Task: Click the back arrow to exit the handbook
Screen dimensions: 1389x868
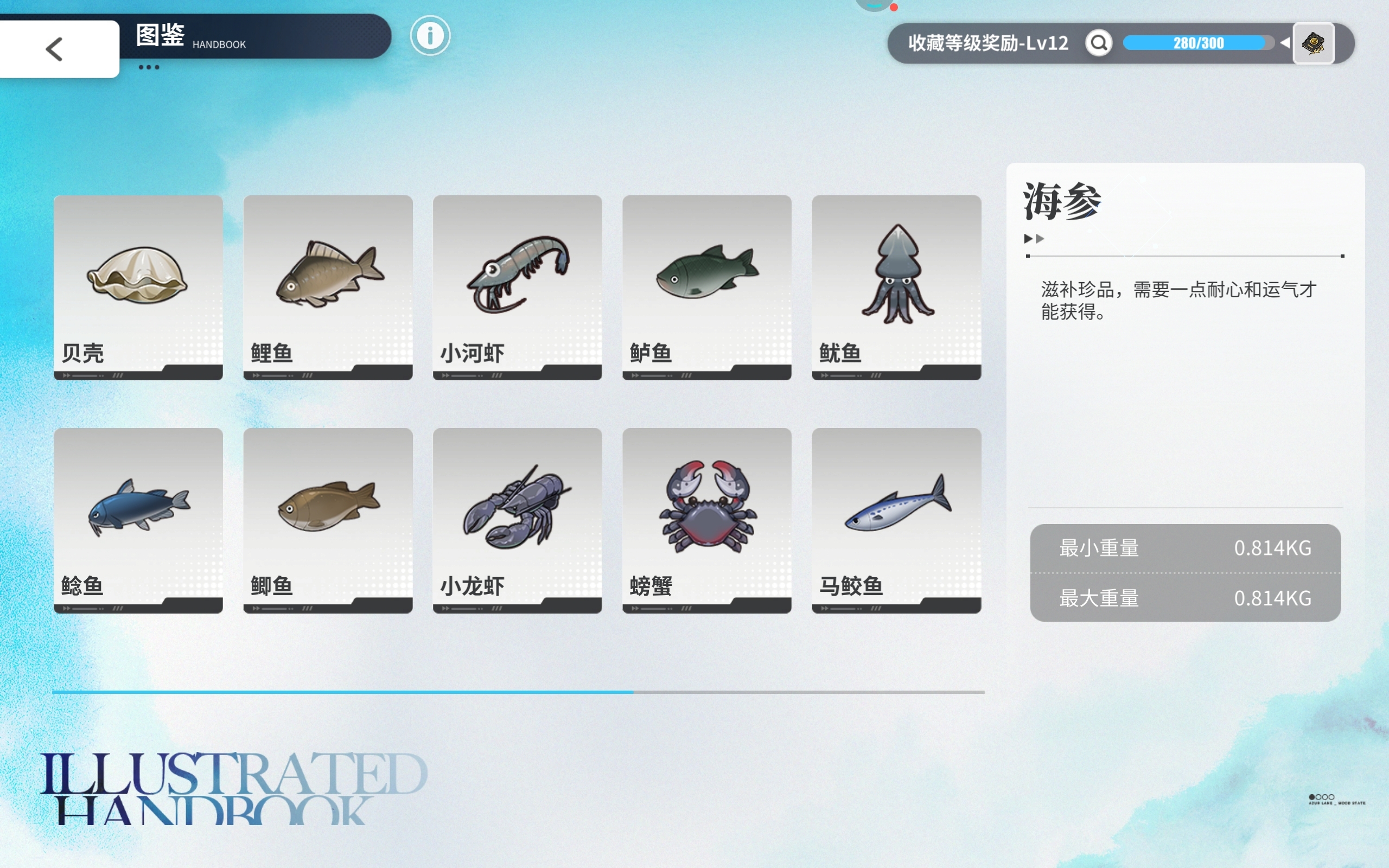Action: coord(54,48)
